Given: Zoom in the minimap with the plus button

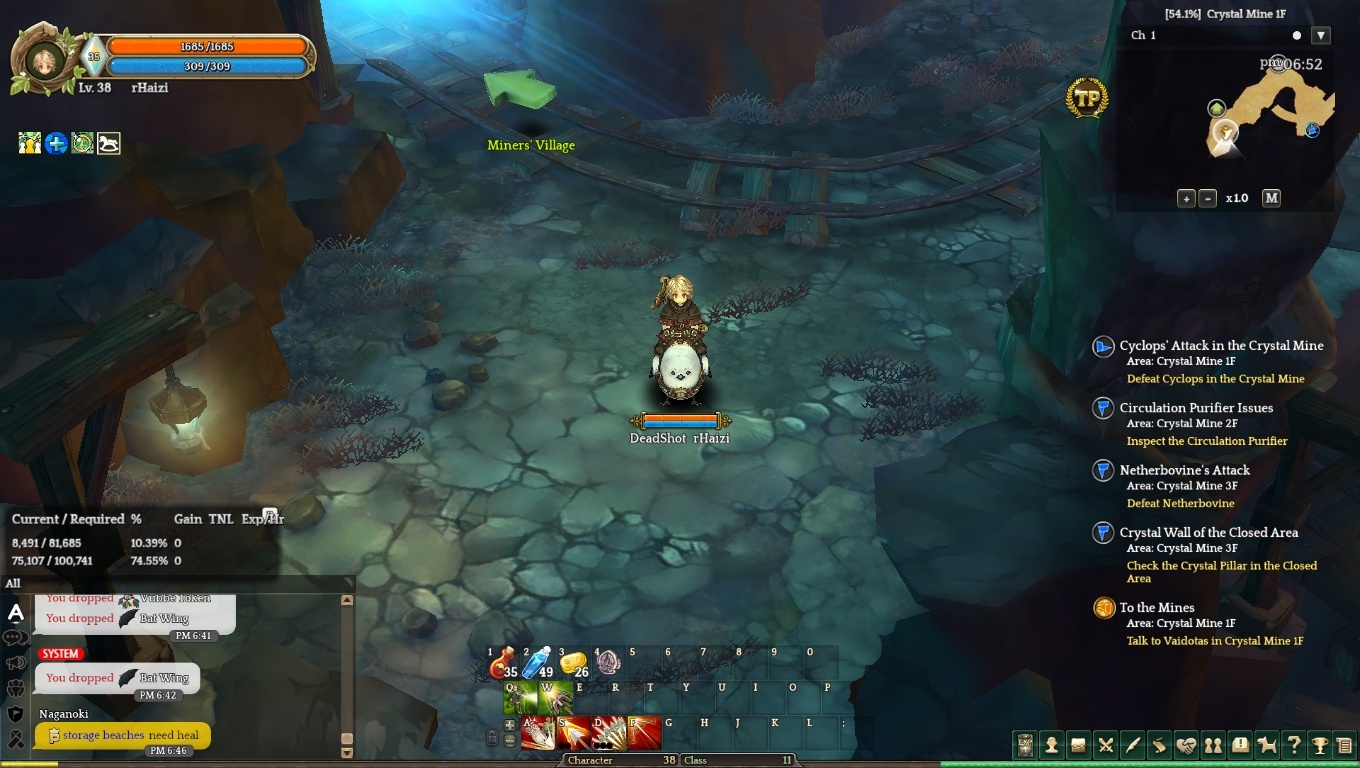Looking at the screenshot, I should click(x=1186, y=198).
